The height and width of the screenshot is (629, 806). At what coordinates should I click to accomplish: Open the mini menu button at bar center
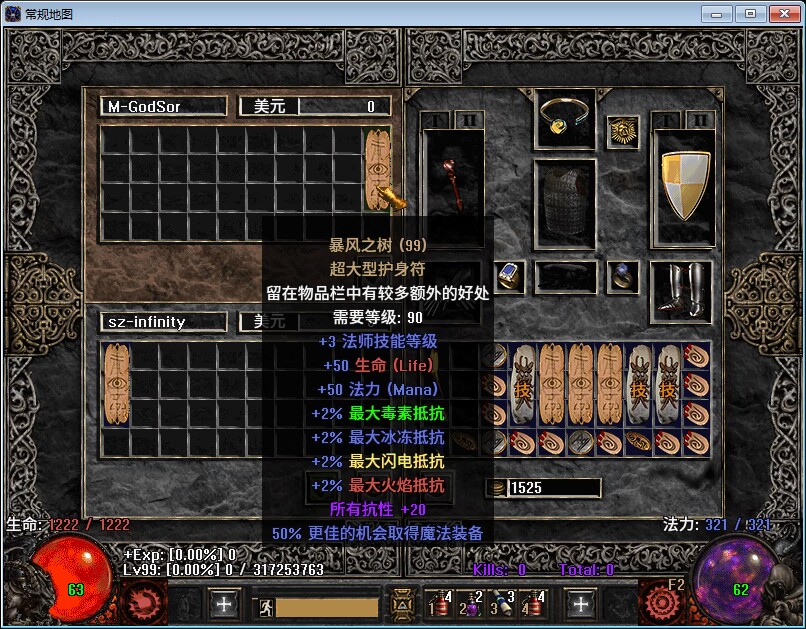402,603
